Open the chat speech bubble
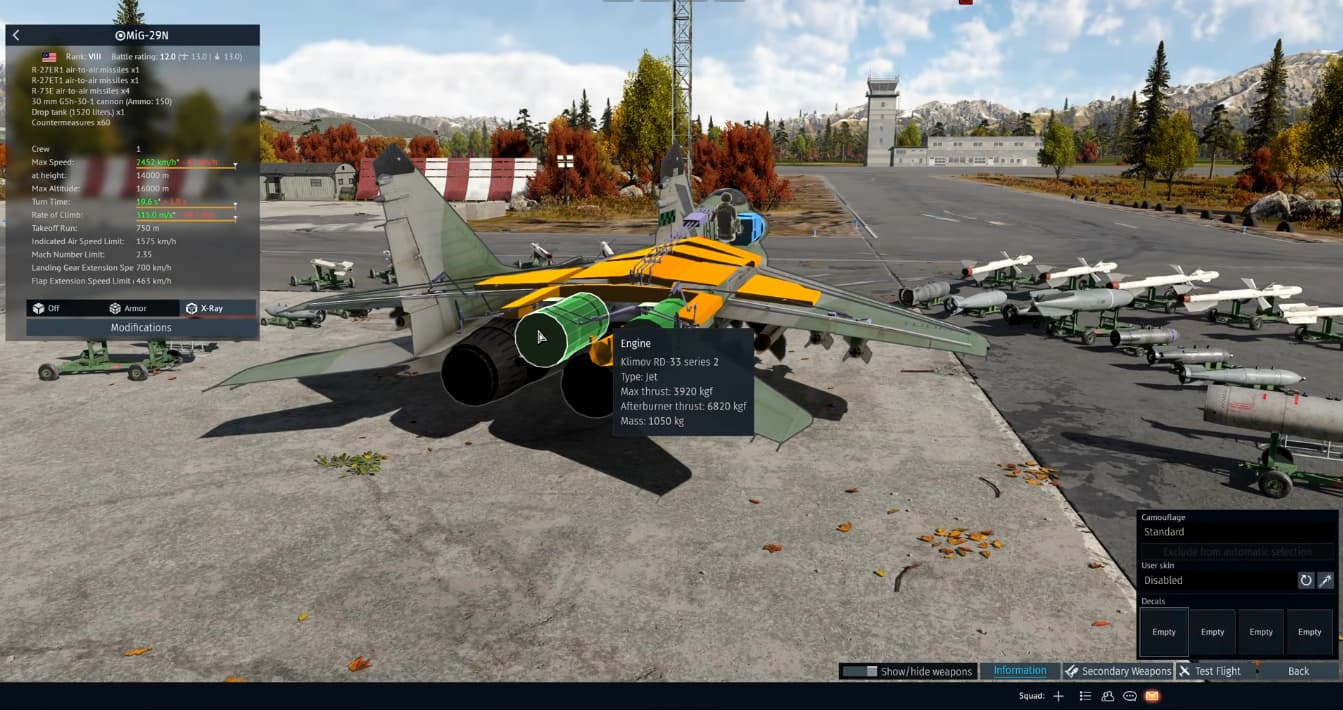This screenshot has width=1343, height=710. (x=1130, y=696)
